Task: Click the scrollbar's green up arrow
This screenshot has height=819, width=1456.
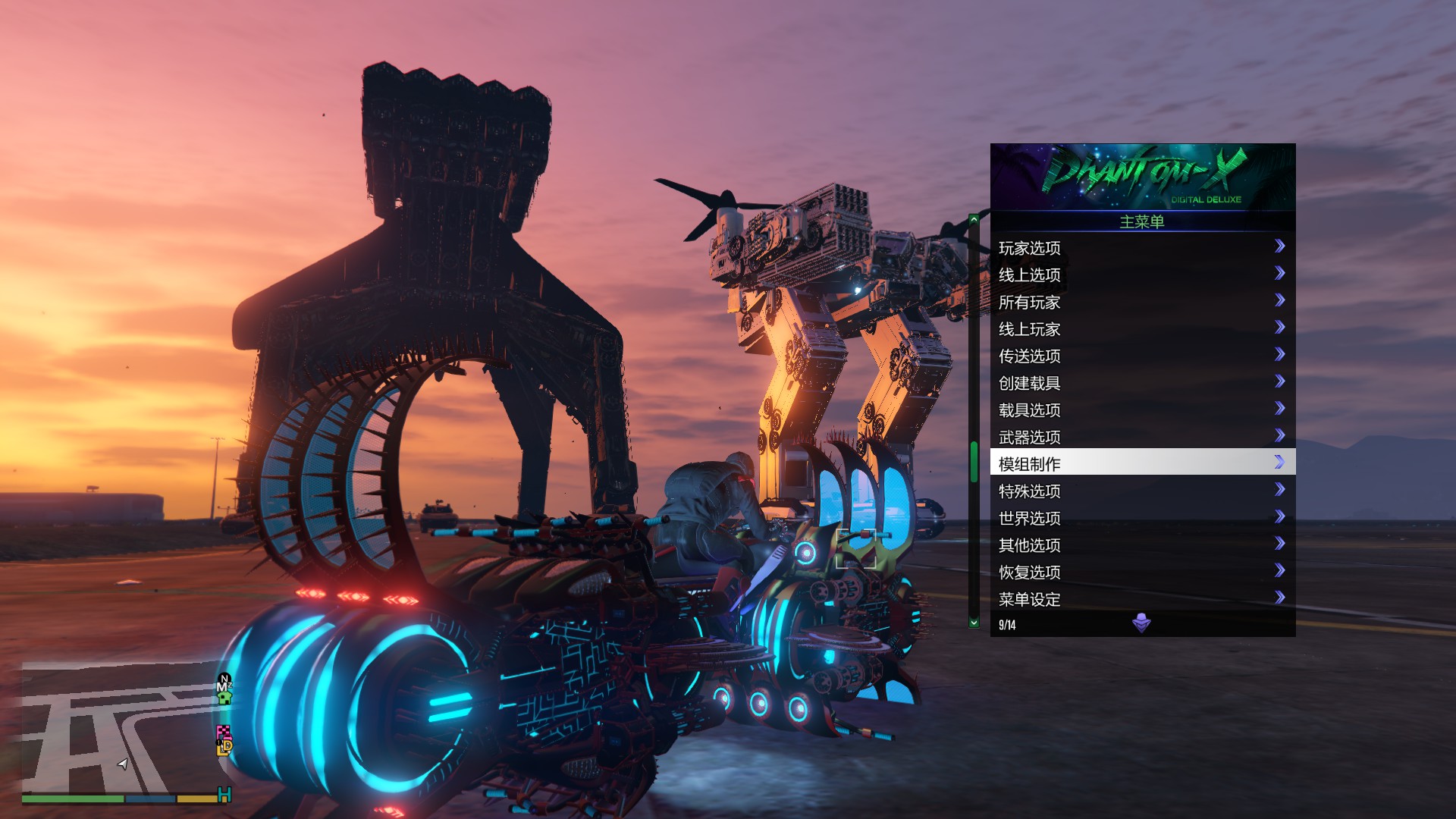Action: 974,220
